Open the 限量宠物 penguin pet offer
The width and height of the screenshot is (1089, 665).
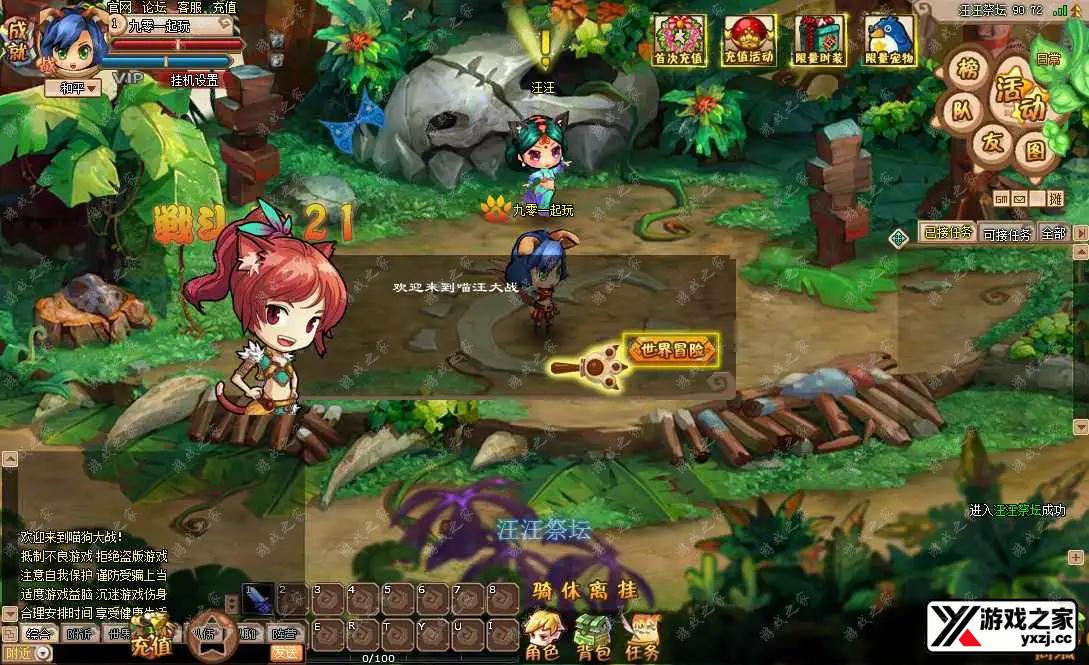point(889,40)
